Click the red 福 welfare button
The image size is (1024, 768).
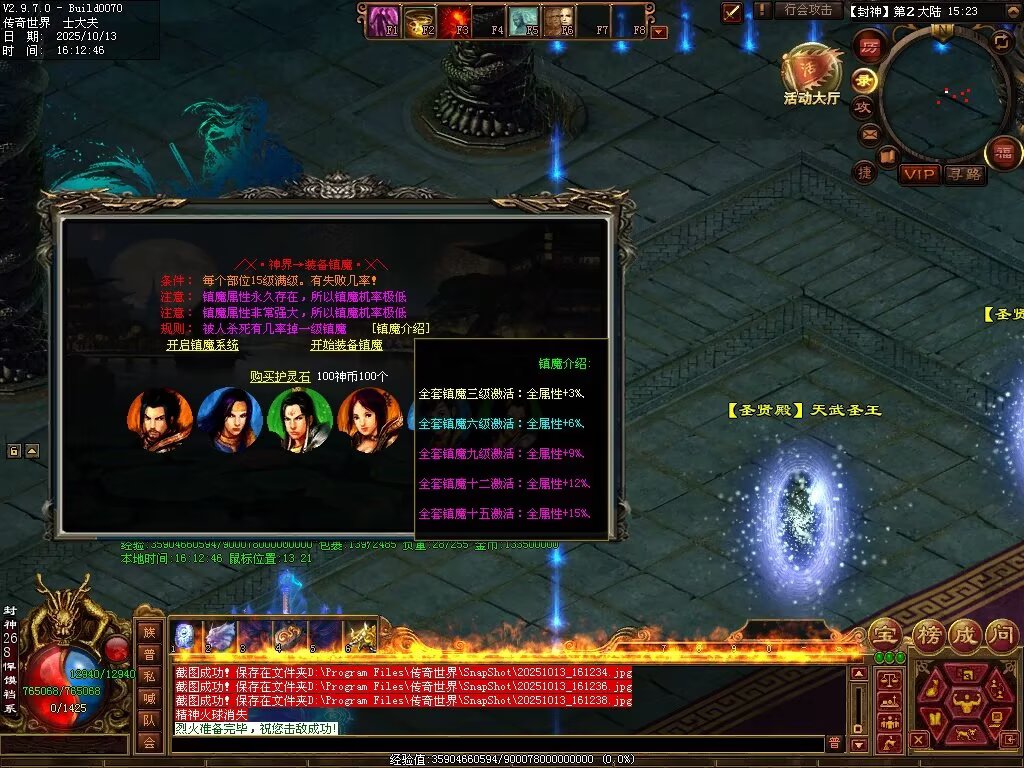(1003, 153)
